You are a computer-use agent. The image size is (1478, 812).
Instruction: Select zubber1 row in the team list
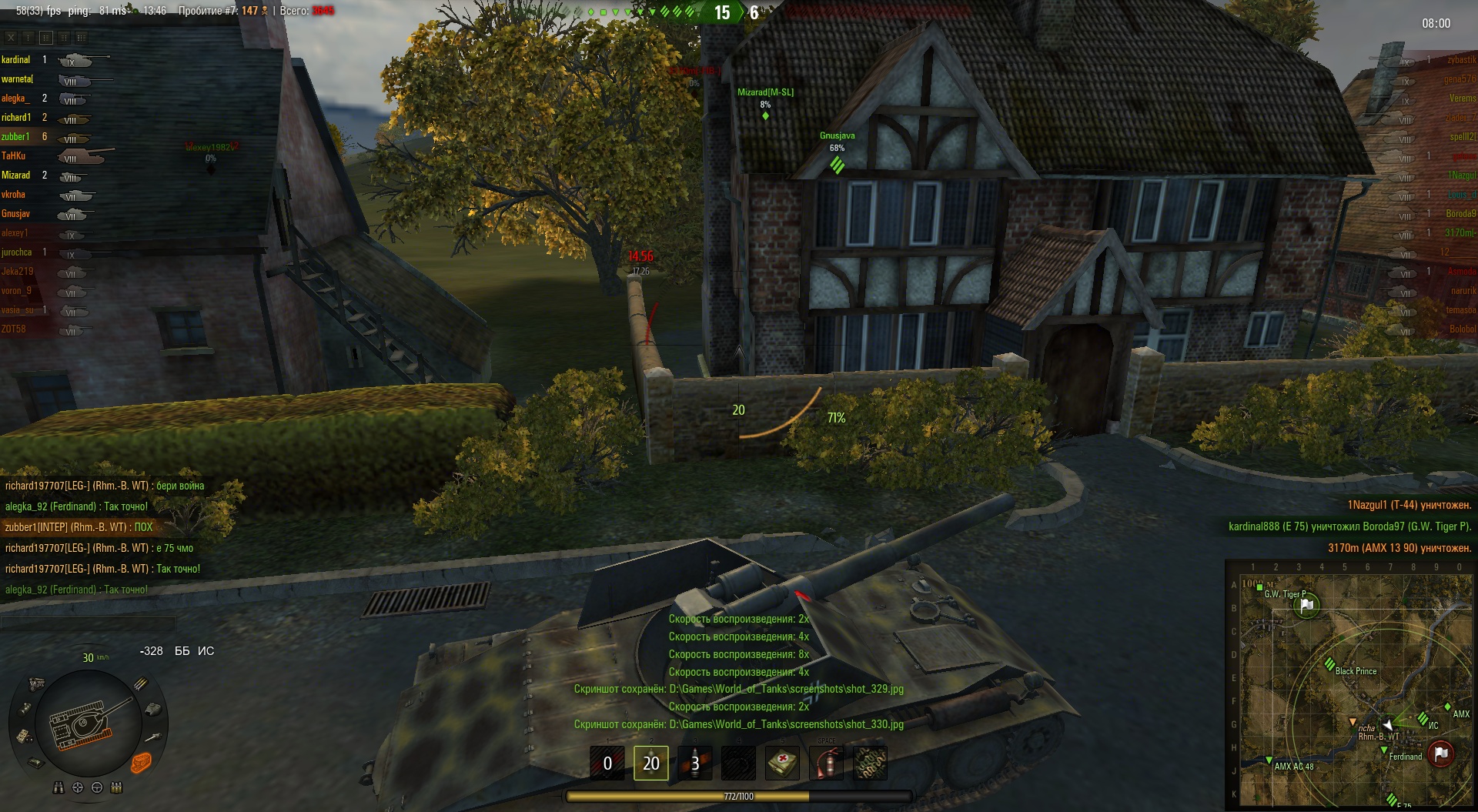(15, 137)
